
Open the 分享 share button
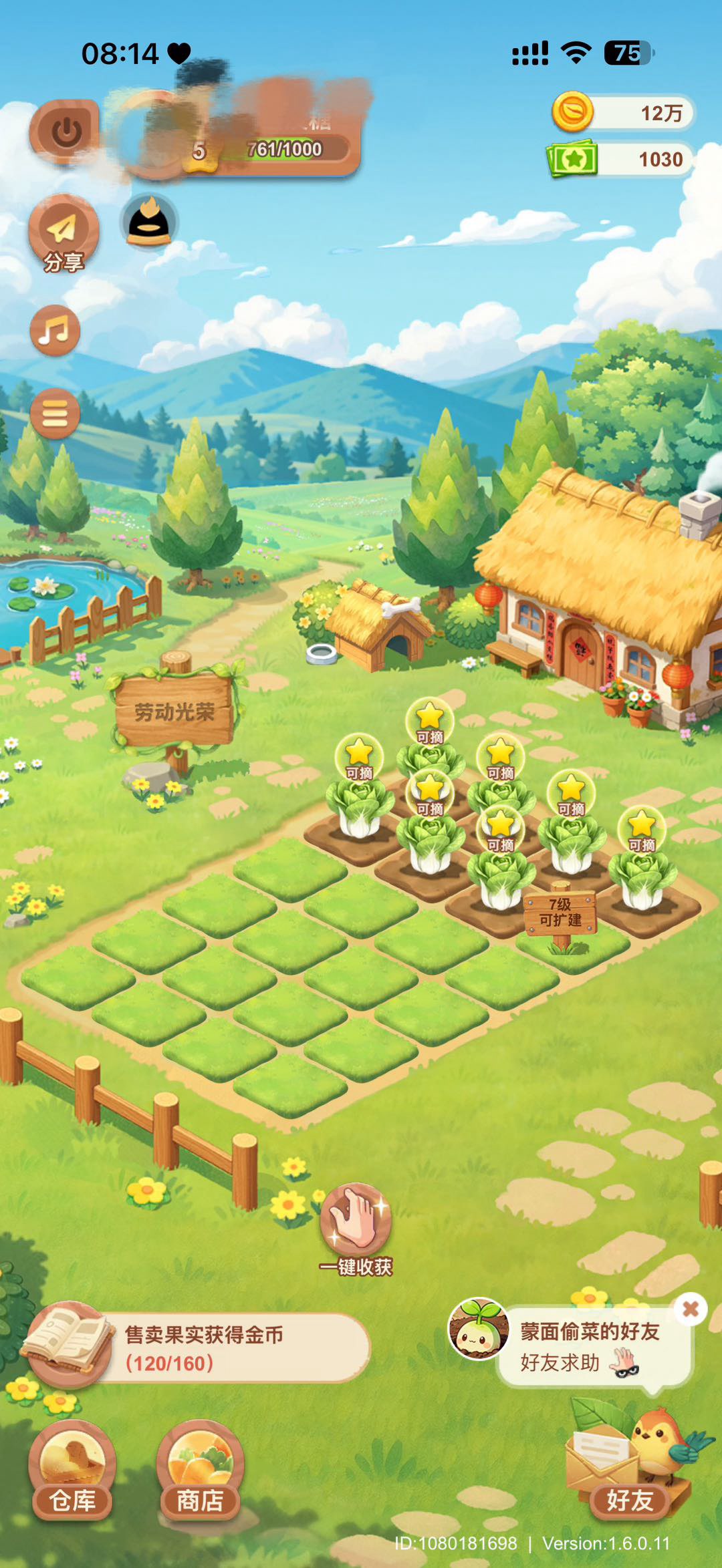click(x=64, y=233)
